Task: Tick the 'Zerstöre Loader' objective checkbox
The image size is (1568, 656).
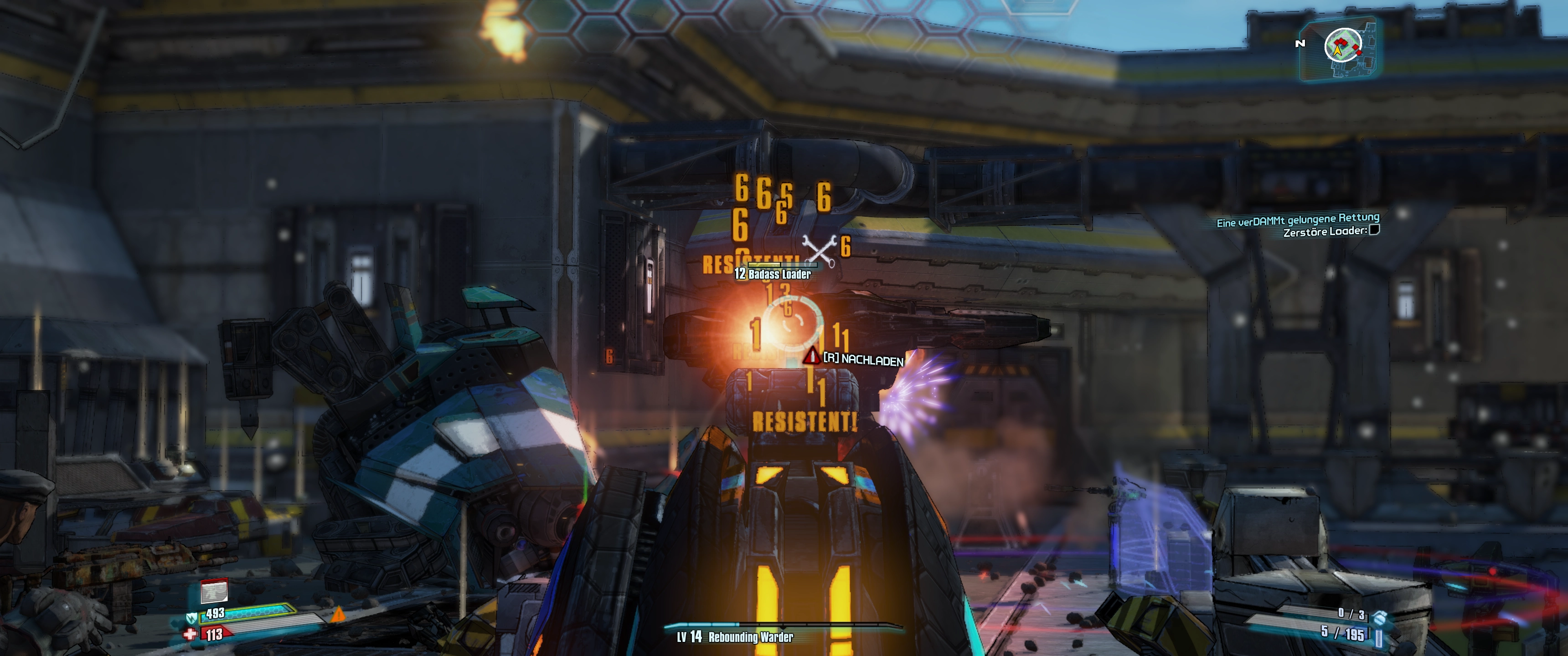Action: (x=1374, y=230)
